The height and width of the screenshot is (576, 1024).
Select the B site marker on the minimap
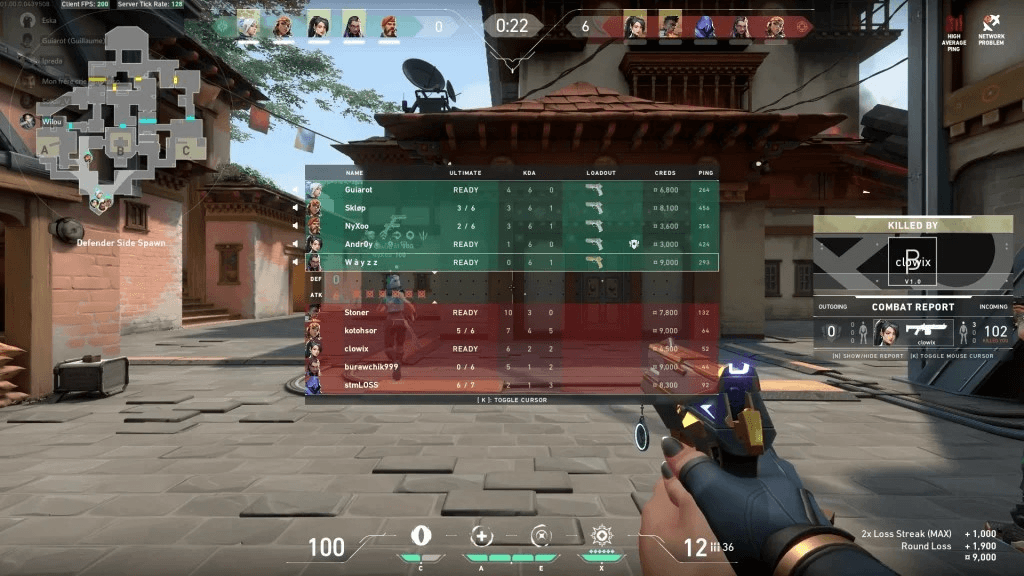pyautogui.click(x=120, y=151)
